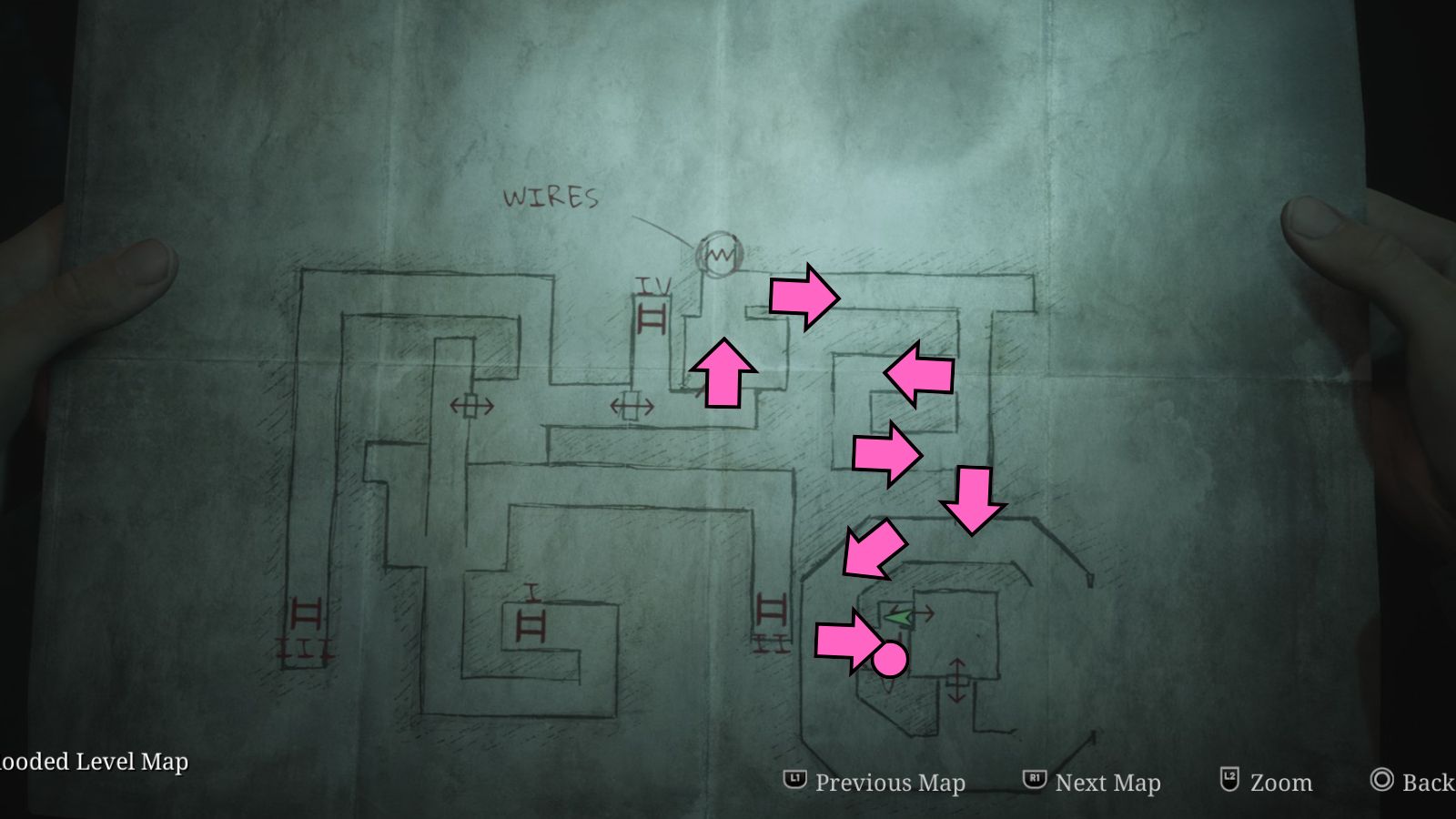Select the green player position marker

click(896, 619)
